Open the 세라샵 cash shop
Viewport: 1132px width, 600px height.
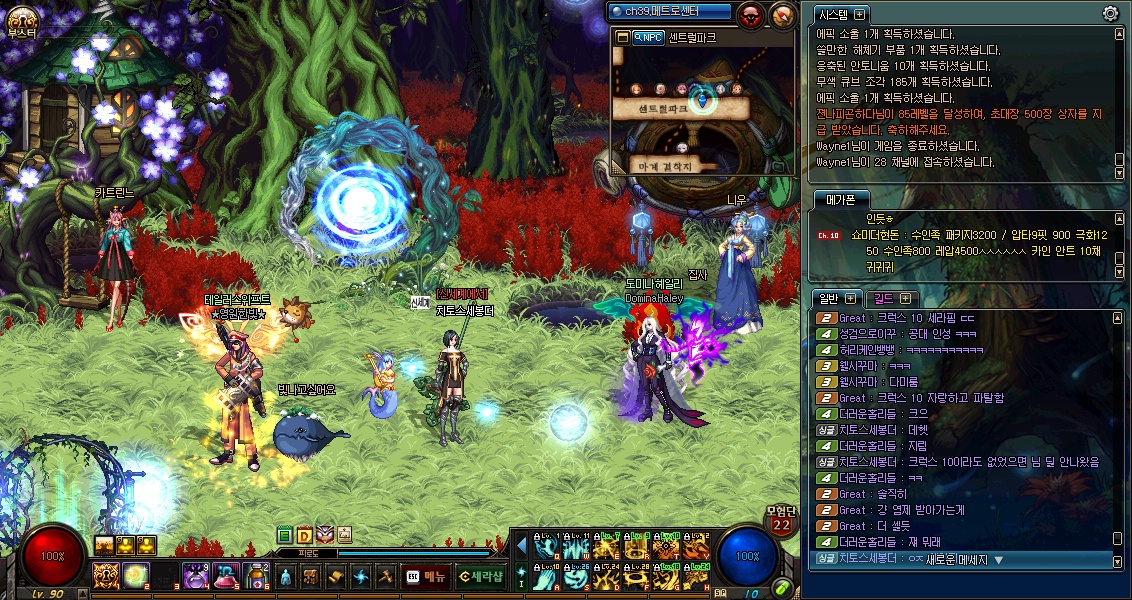pos(480,576)
